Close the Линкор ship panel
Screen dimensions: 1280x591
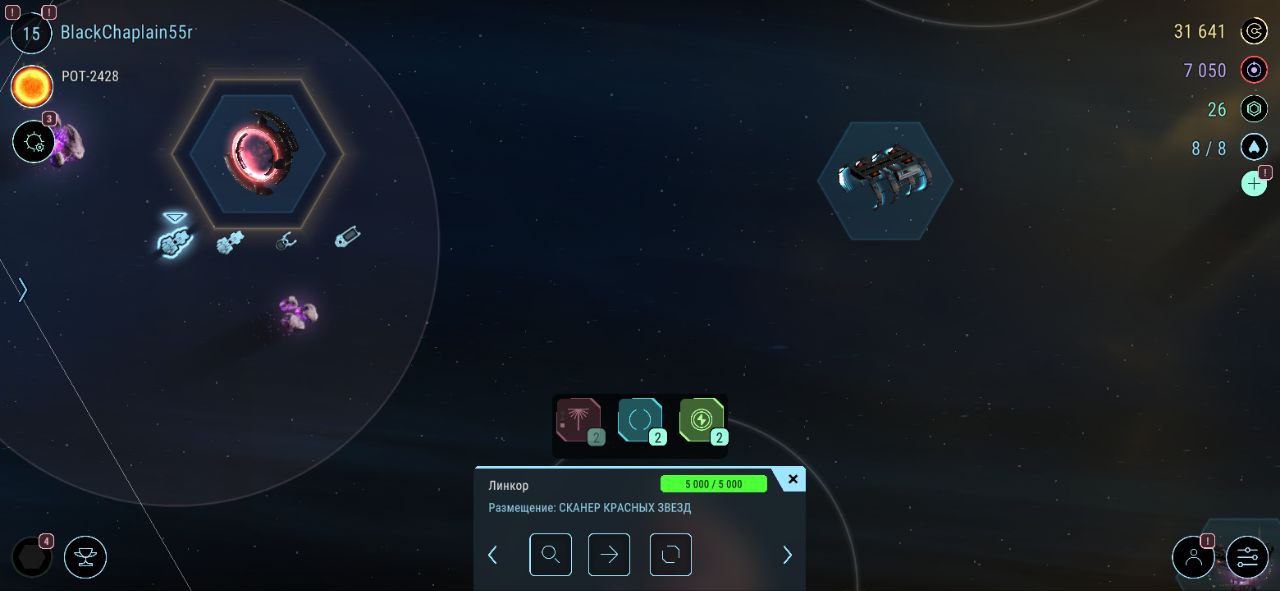pyautogui.click(x=792, y=480)
